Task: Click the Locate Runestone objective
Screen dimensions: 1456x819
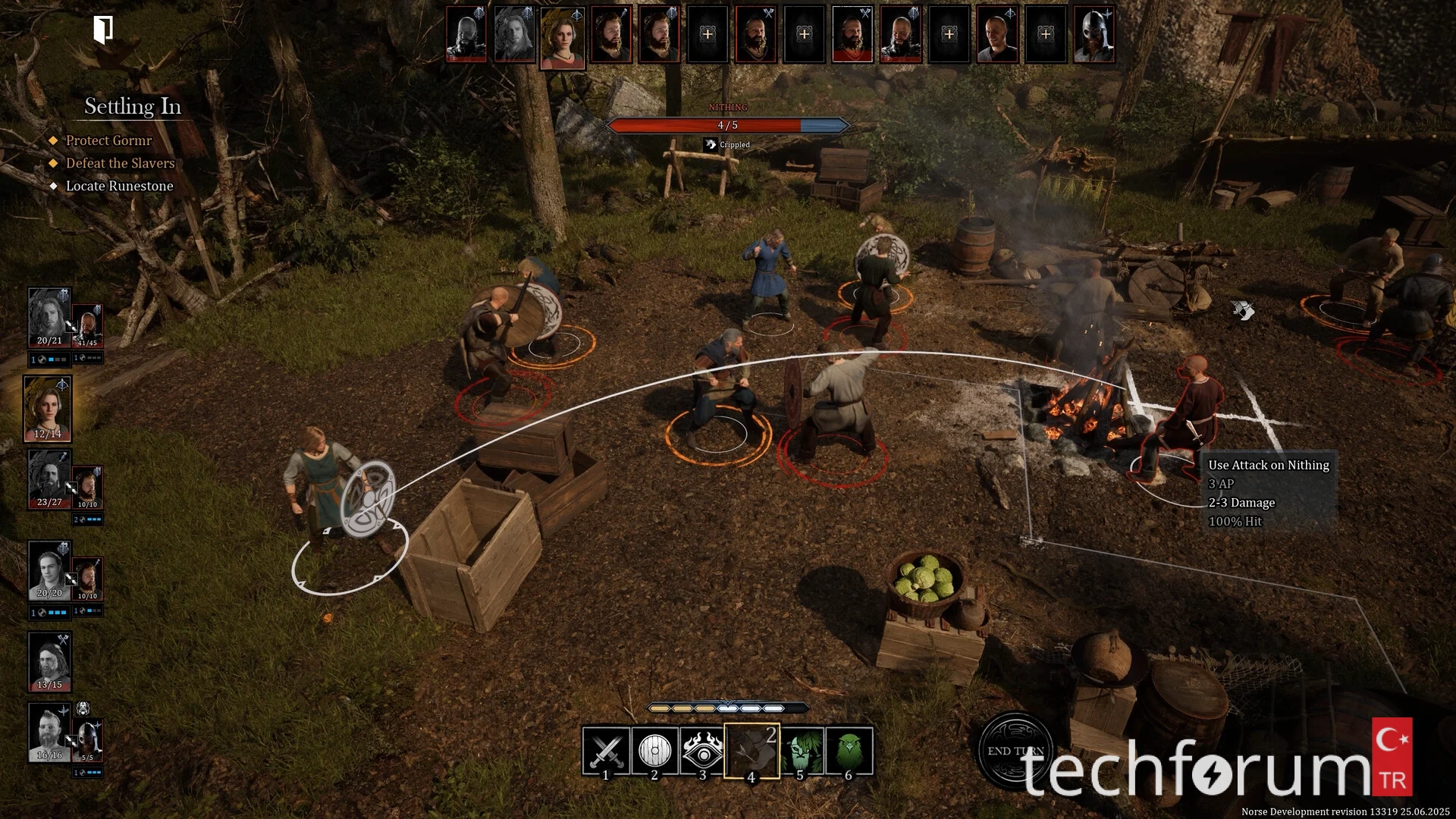Action: tap(119, 186)
